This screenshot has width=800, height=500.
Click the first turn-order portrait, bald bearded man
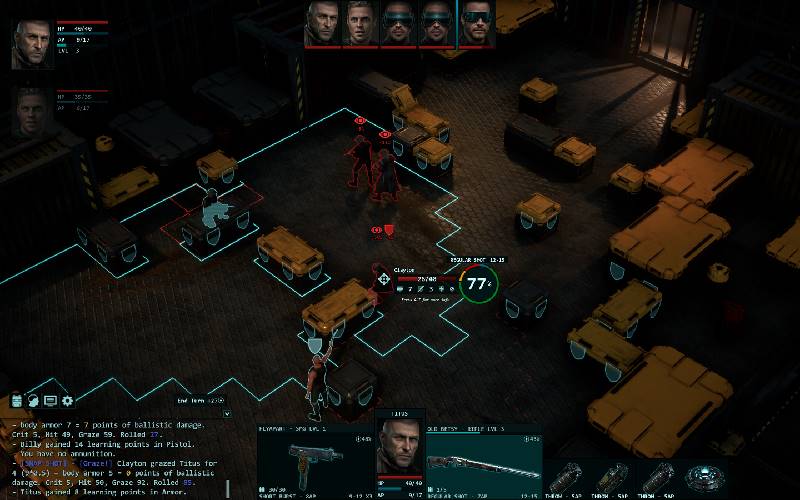tap(322, 24)
